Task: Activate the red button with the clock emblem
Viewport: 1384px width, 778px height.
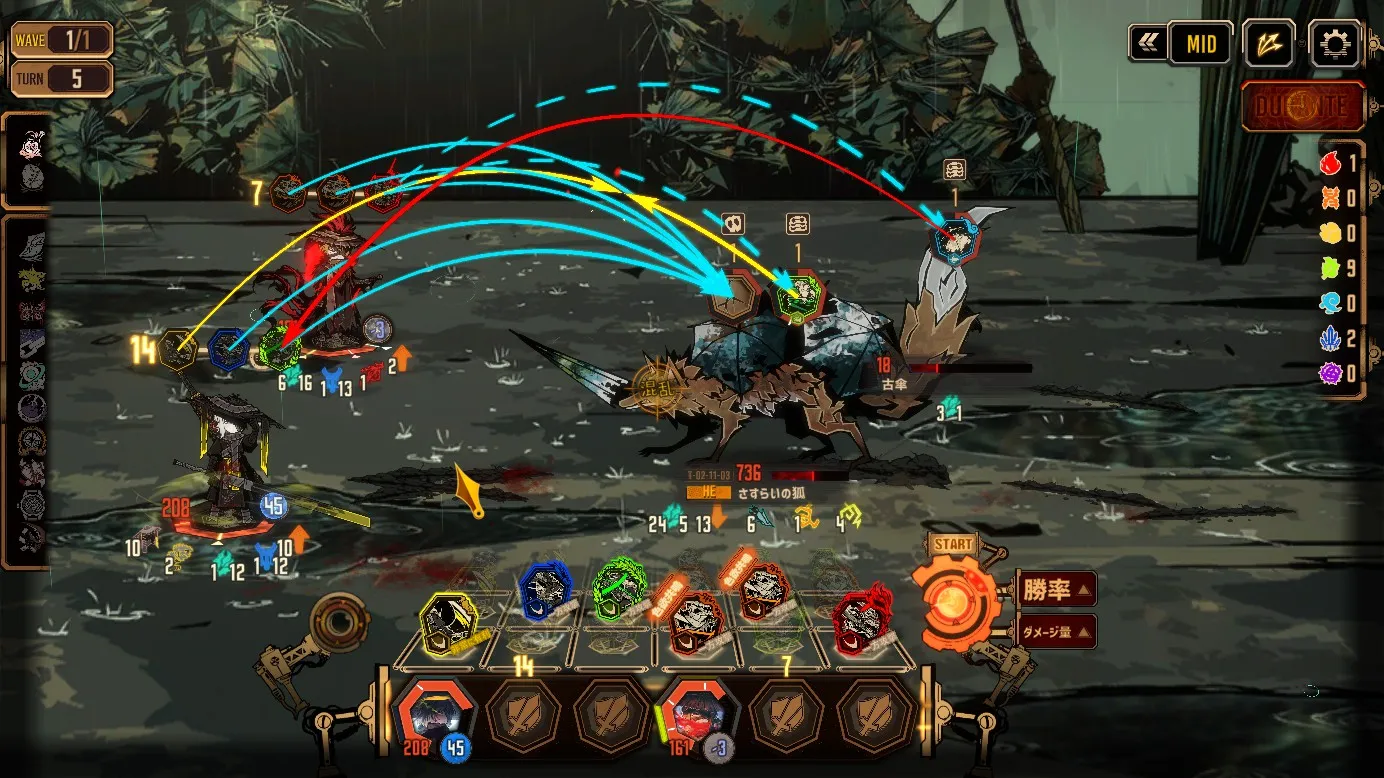Action: click(1303, 106)
